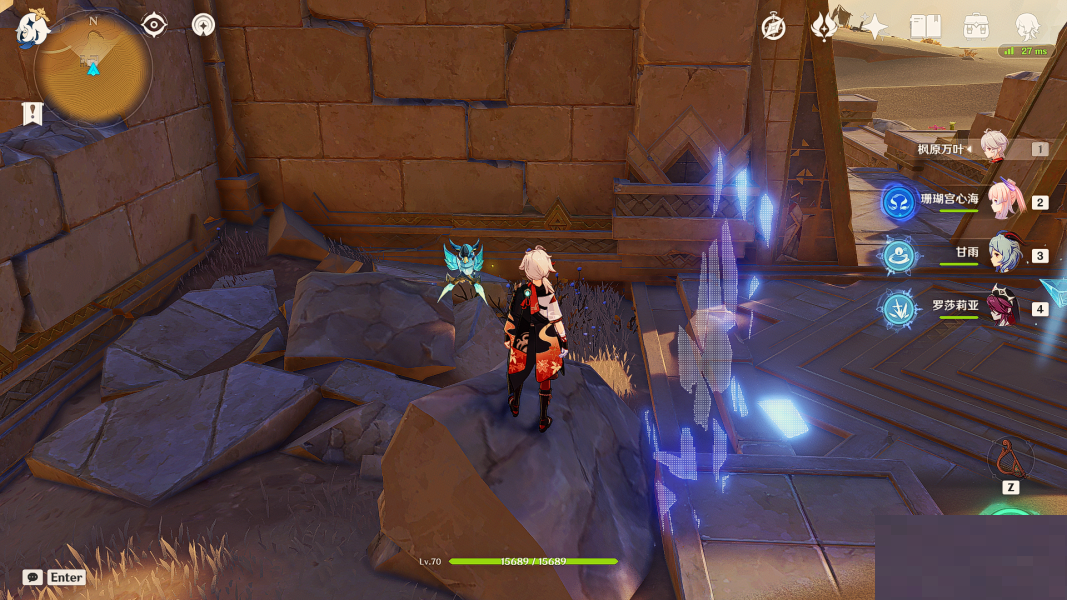Open the Paimon menu
Image resolution: width=1067 pixels, height=600 pixels.
click(31, 29)
